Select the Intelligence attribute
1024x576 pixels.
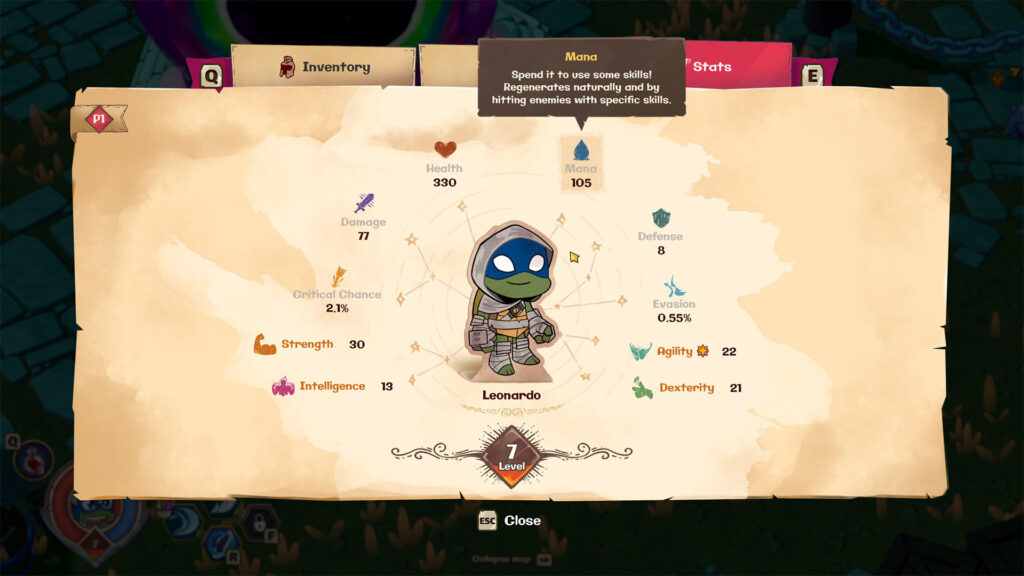pyautogui.click(x=320, y=386)
